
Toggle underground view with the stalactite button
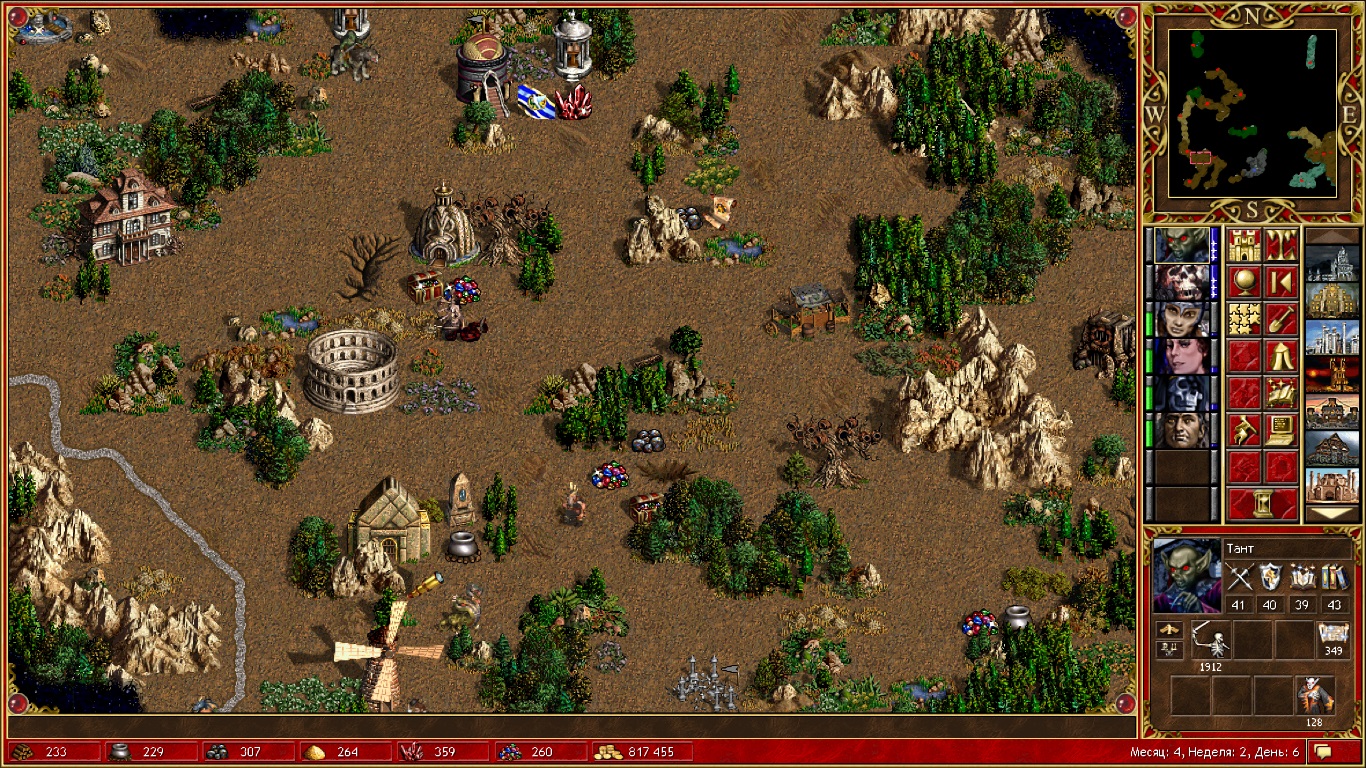click(x=1281, y=245)
